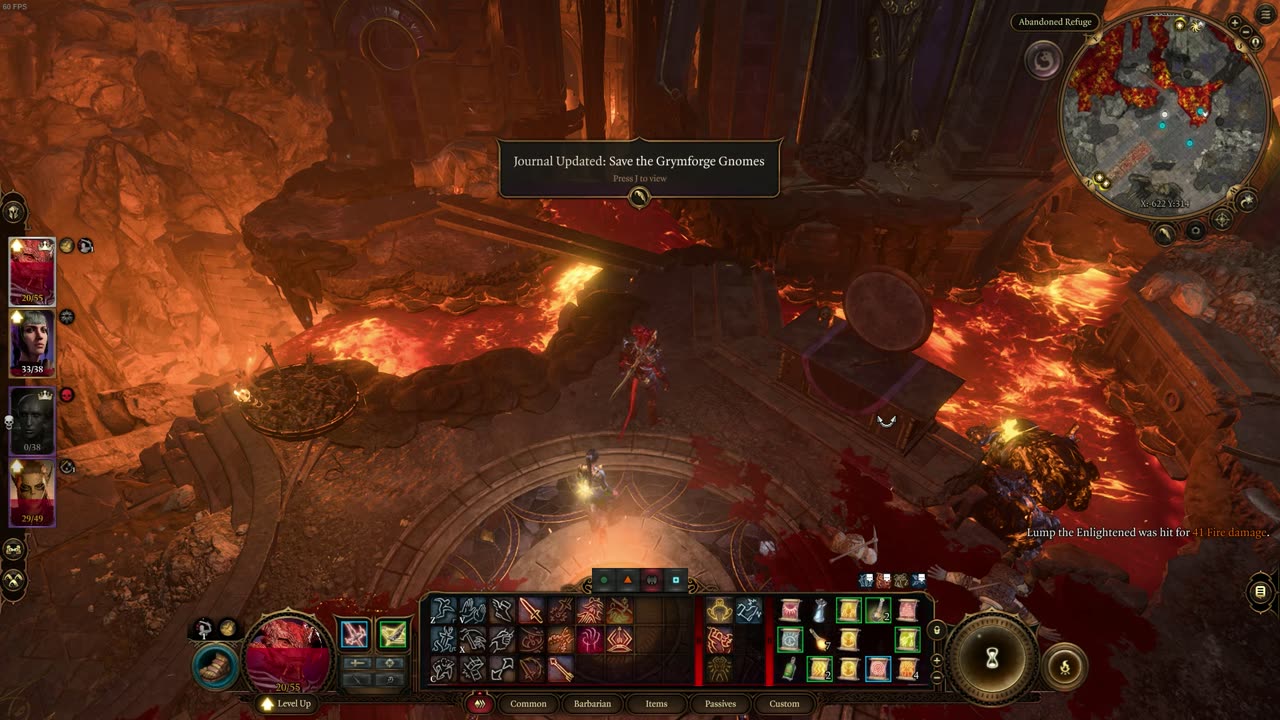The image size is (1280, 720).
Task: Toggle the hotbar padlock
Action: pyautogui.click(x=936, y=630)
